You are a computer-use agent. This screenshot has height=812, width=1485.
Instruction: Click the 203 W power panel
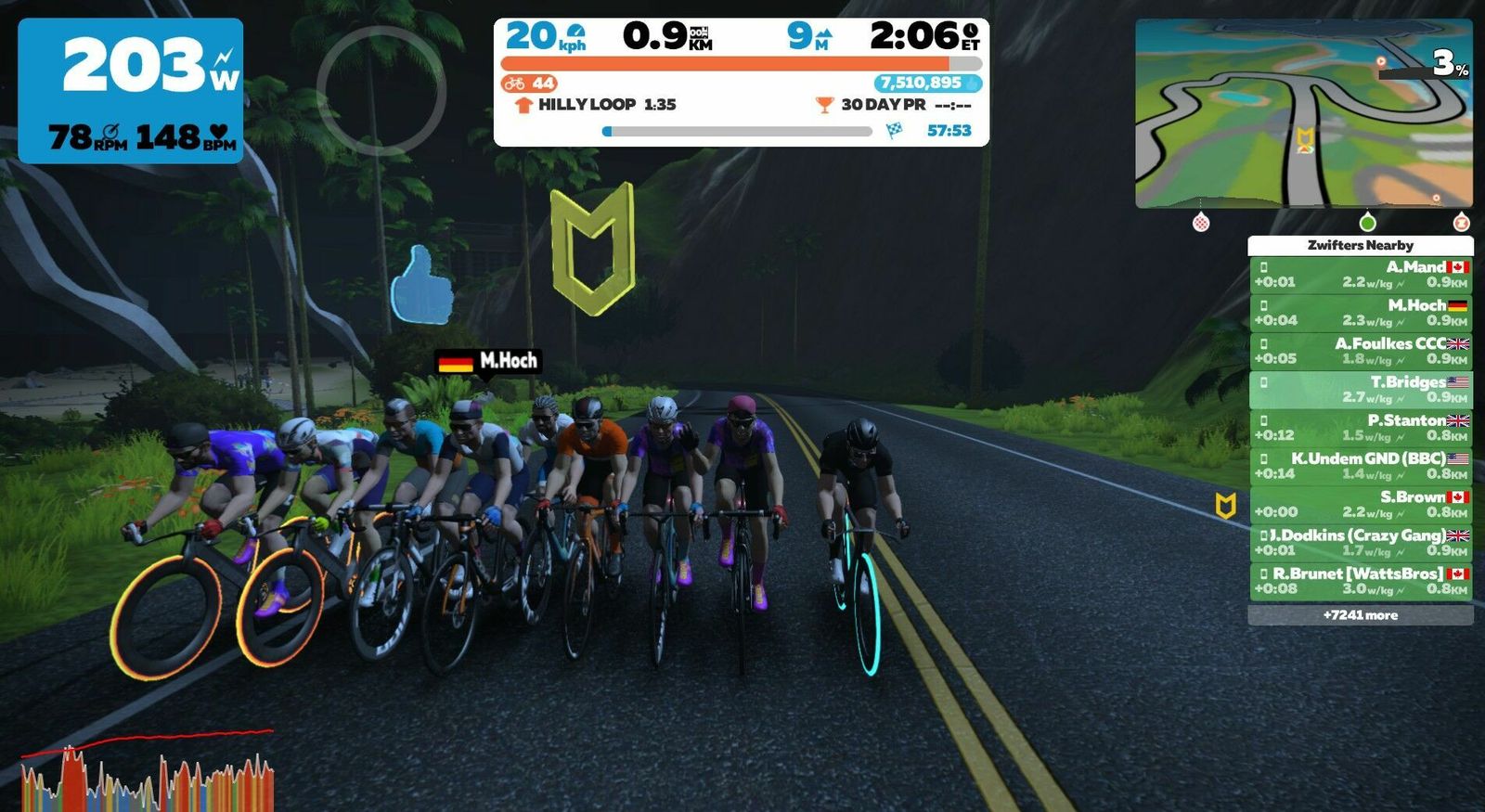point(131,91)
